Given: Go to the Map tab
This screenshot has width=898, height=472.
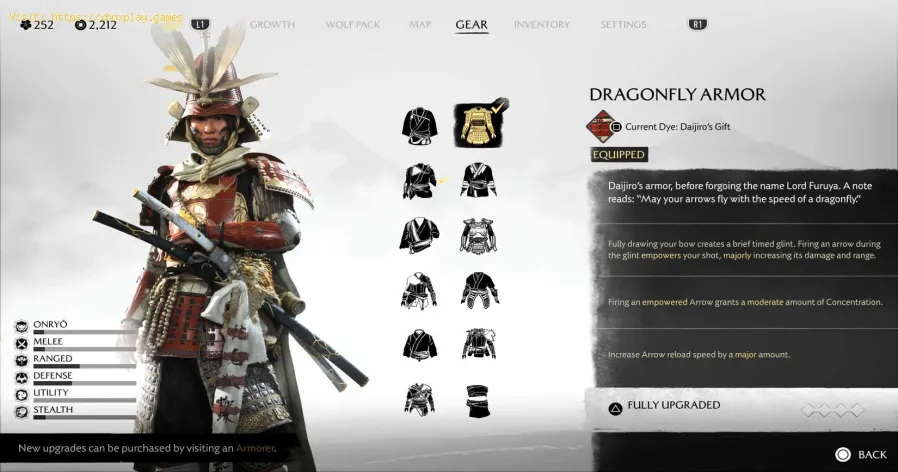Looking at the screenshot, I should point(420,24).
